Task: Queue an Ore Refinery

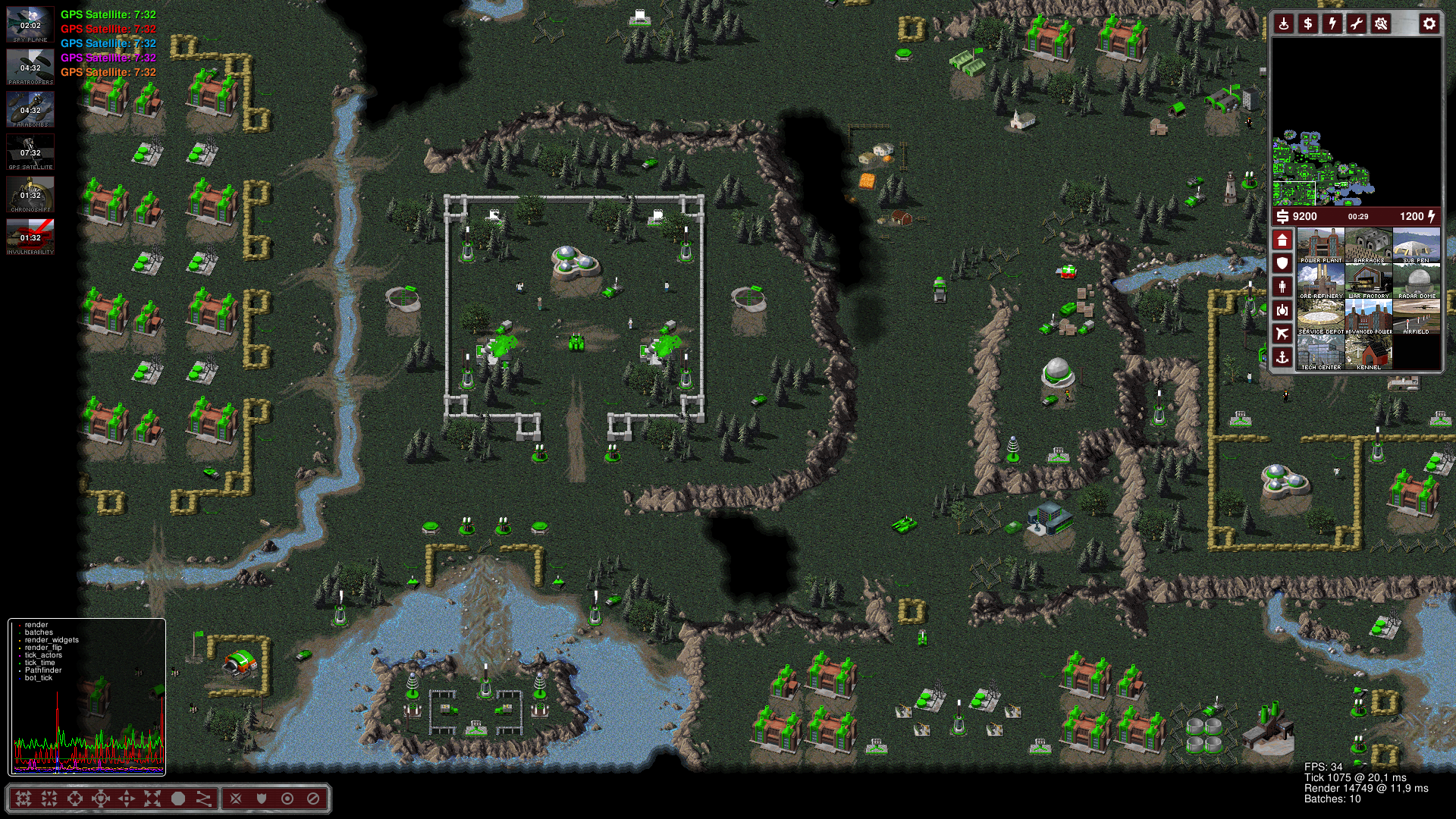Action: tap(1321, 281)
